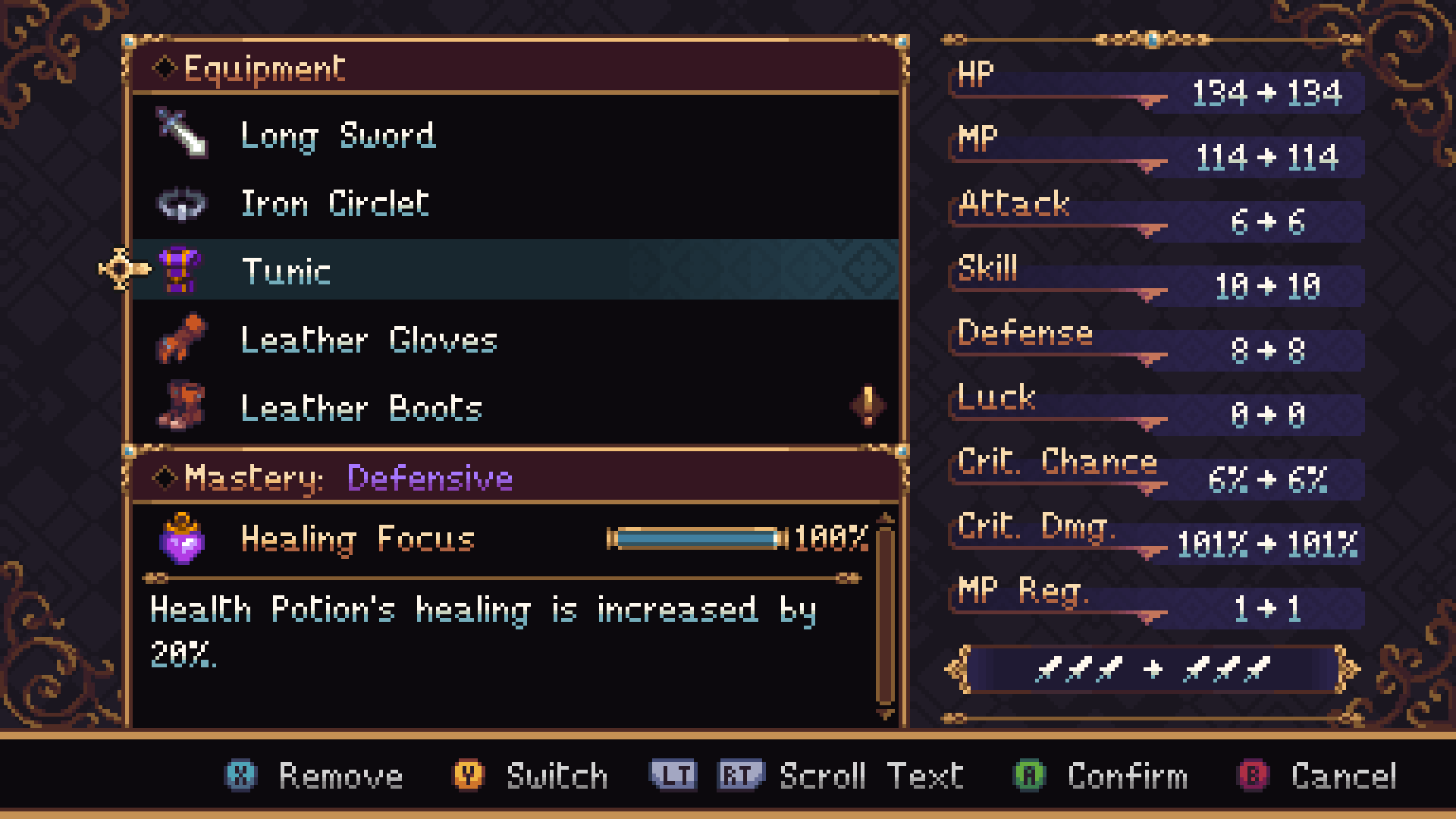Click the Healing Focus heart icon
The height and width of the screenshot is (819, 1456).
(x=182, y=539)
